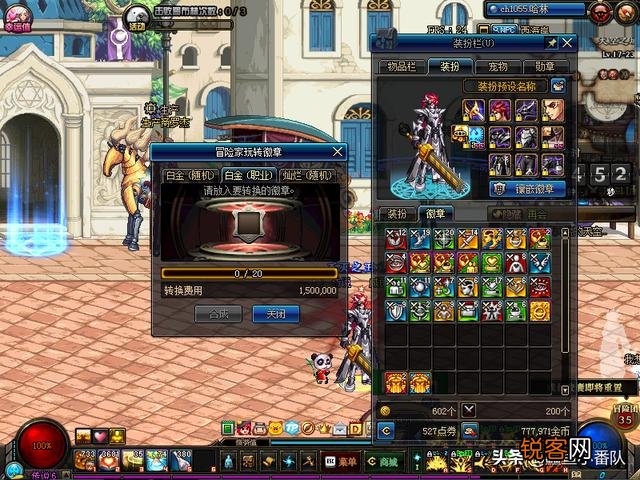Click the panda icon in the menu row
The image size is (640, 480).
pyautogui.click(x=275, y=429)
